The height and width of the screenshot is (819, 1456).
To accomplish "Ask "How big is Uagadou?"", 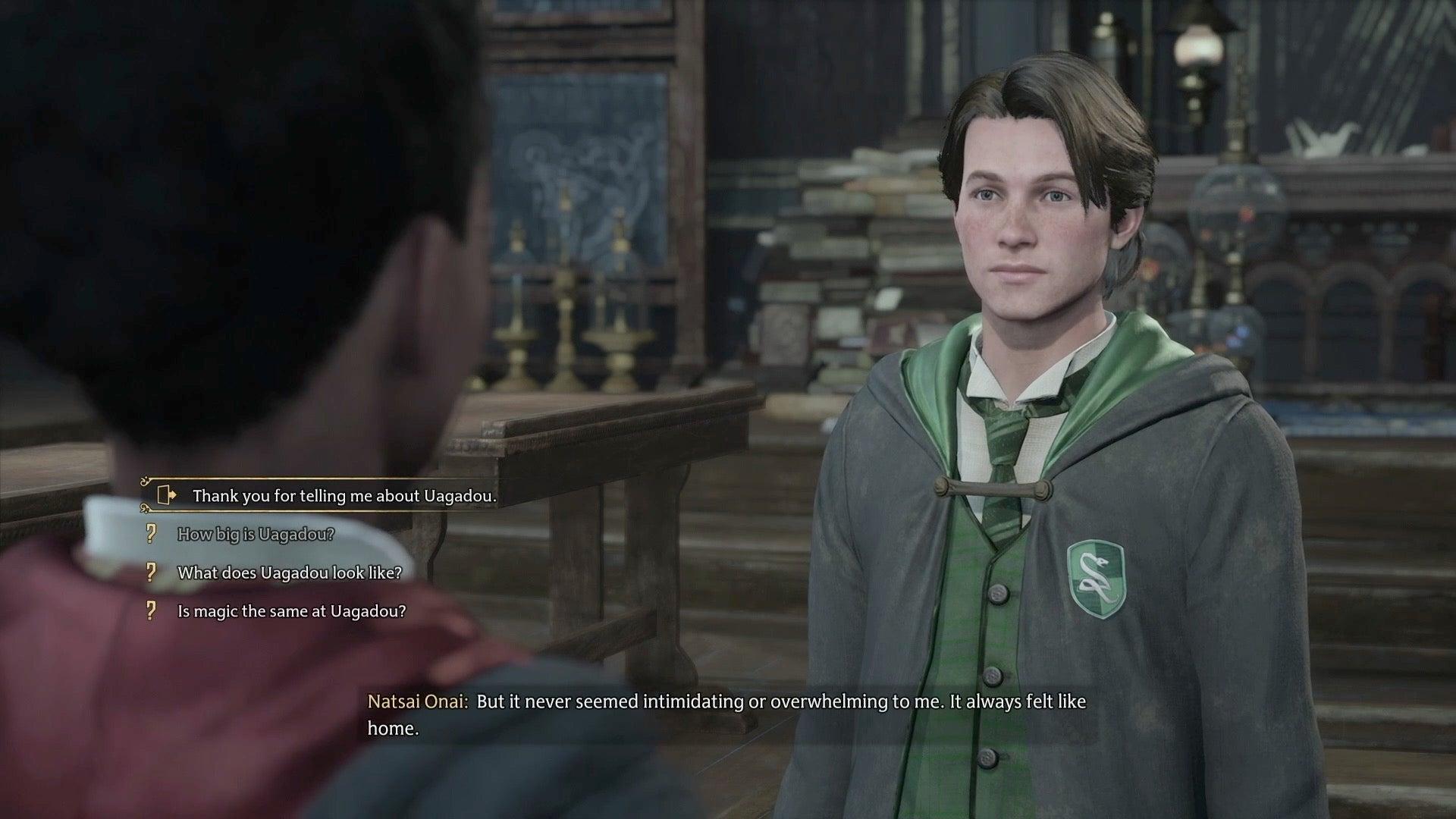I will pos(256,535).
